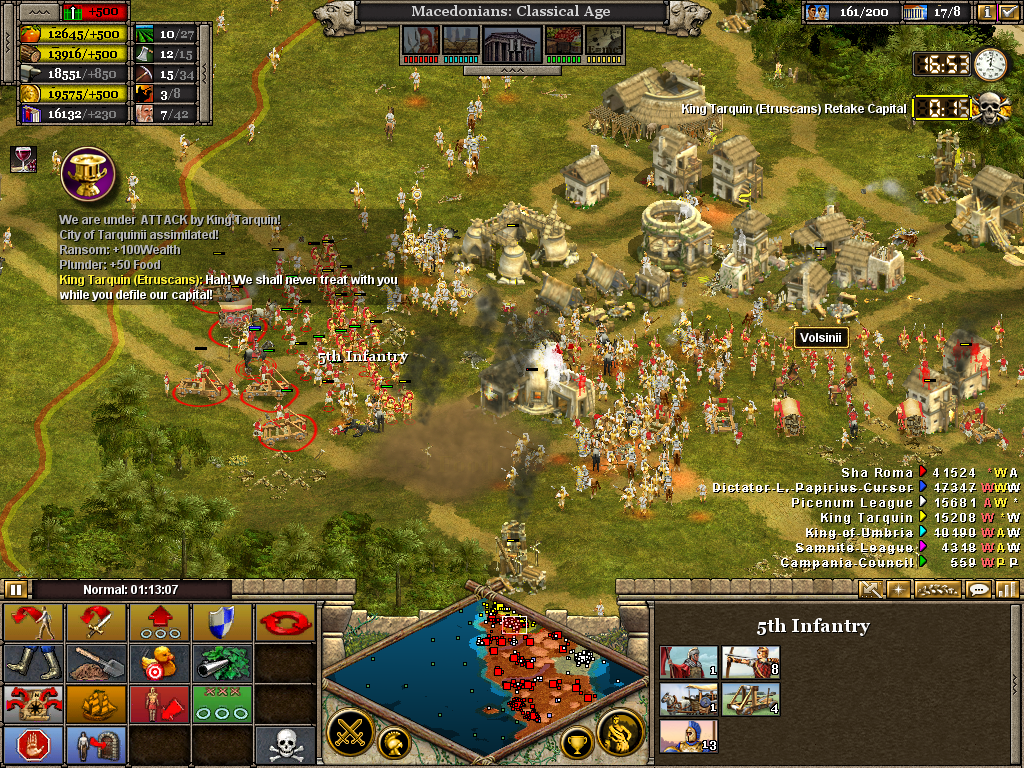The image size is (1024, 768).
Task: Select the temple icon in the age bar
Action: coord(511,42)
